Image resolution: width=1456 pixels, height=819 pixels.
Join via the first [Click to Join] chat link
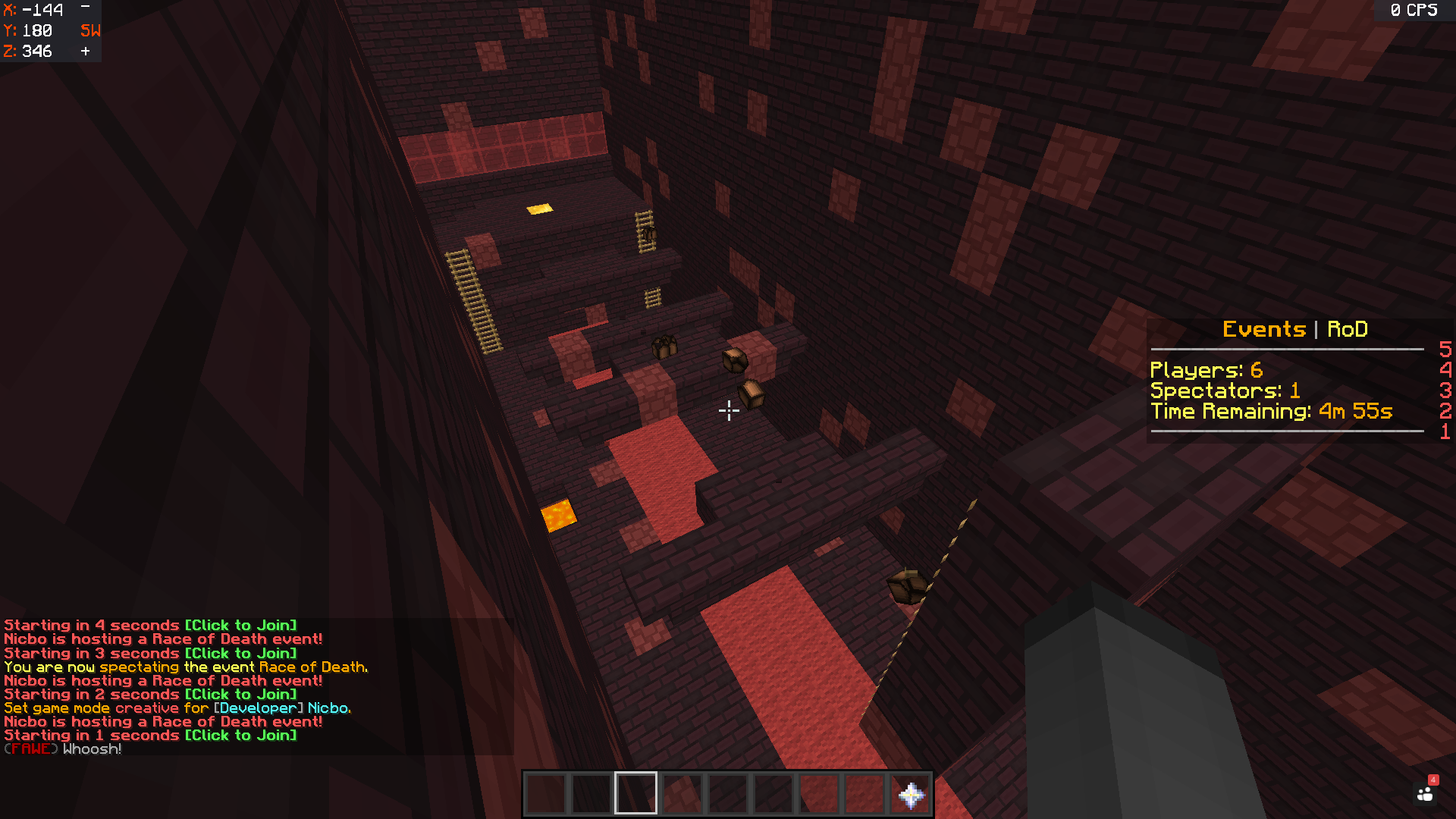click(241, 625)
